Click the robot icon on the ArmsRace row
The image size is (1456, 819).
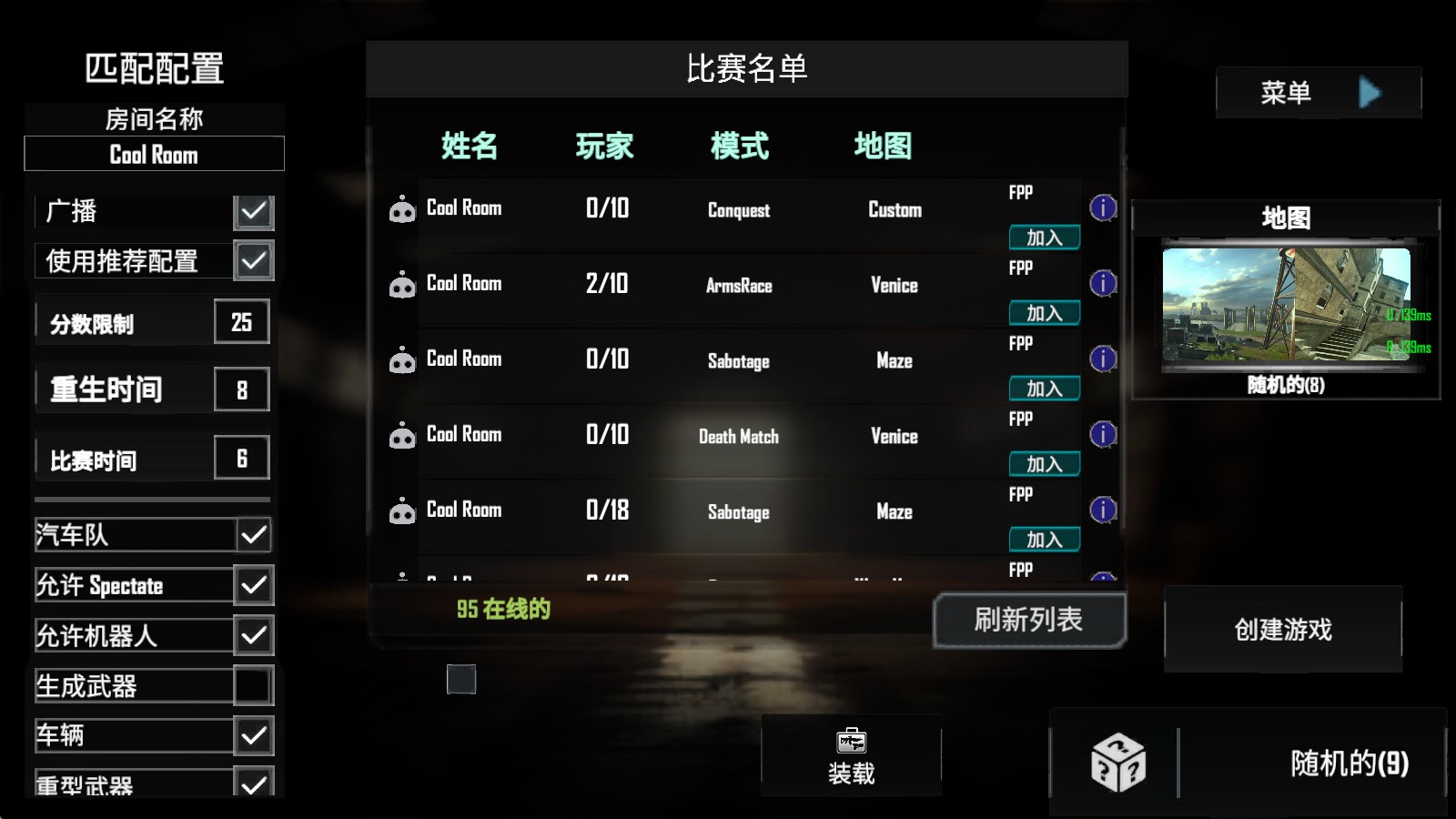click(x=400, y=285)
